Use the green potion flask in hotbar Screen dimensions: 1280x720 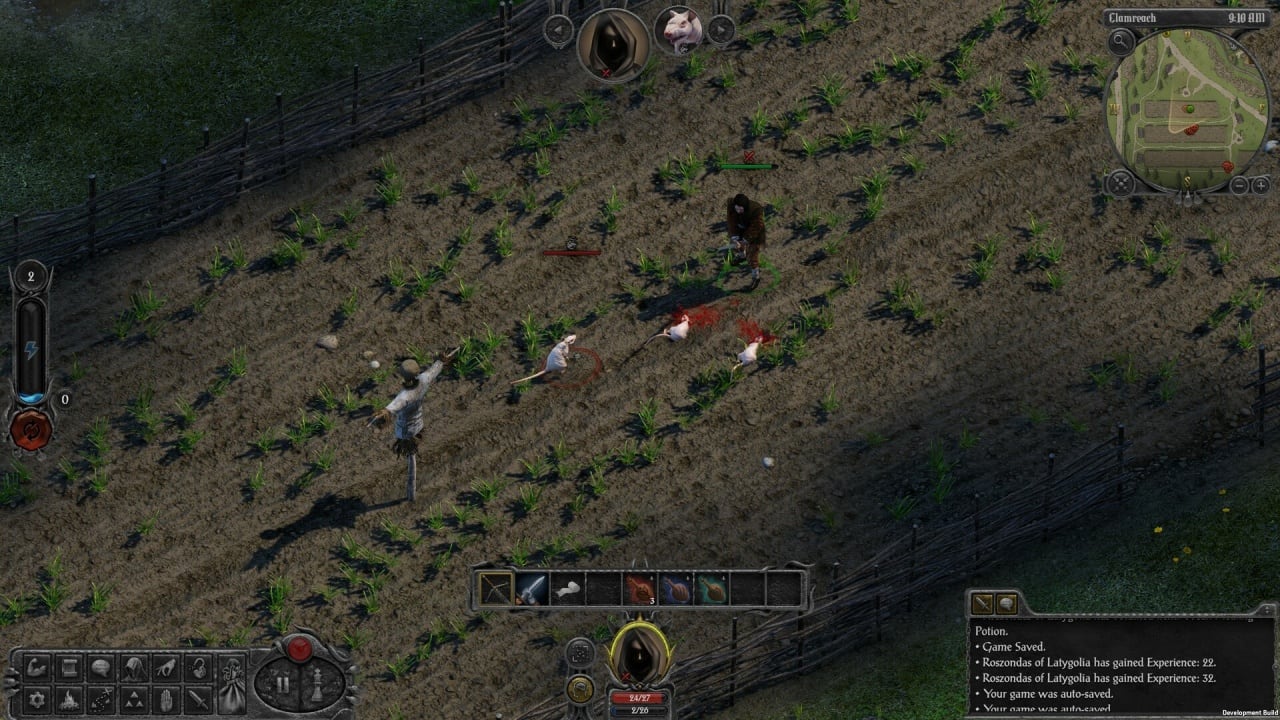point(711,589)
